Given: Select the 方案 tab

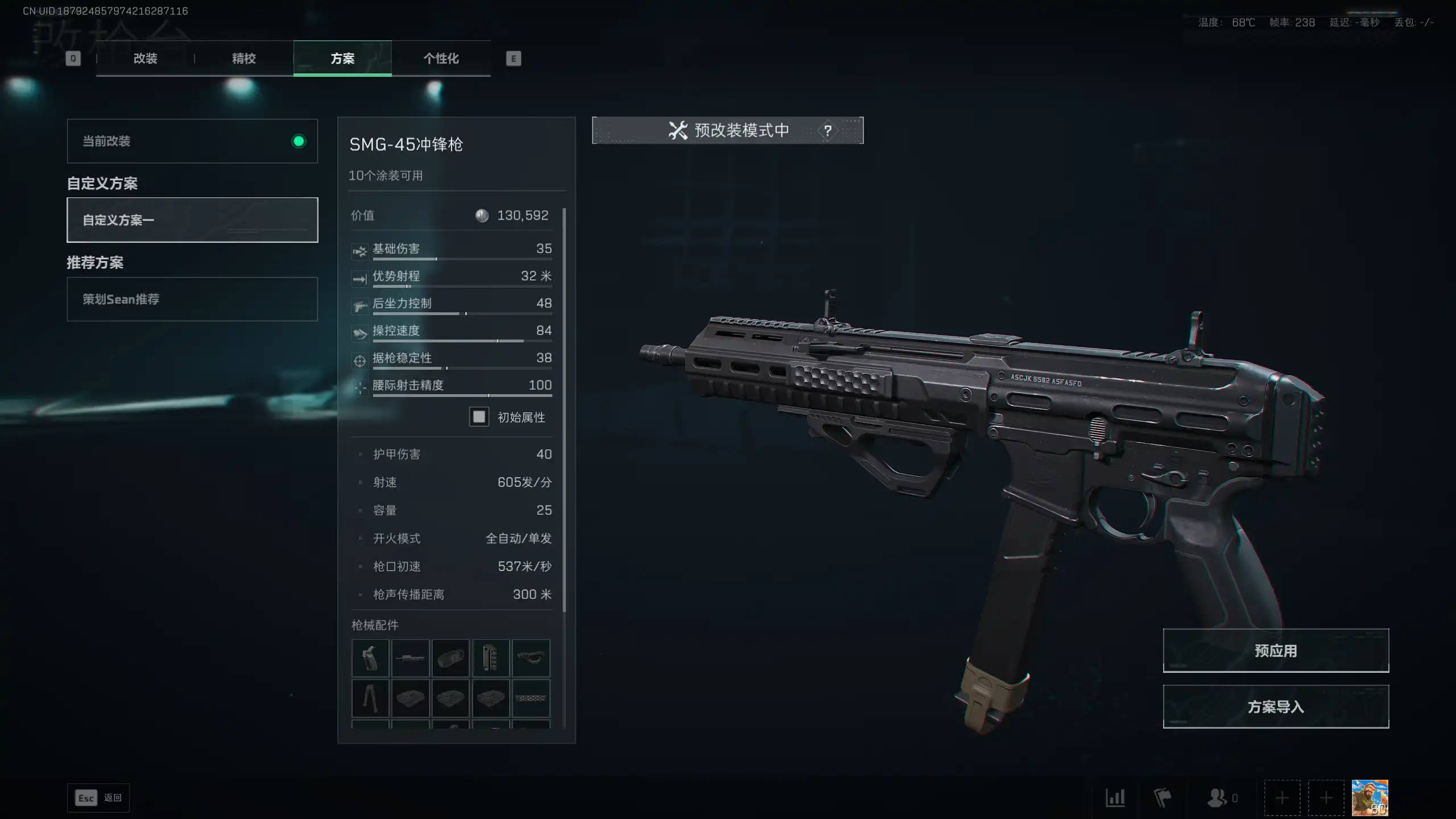Looking at the screenshot, I should point(342,58).
